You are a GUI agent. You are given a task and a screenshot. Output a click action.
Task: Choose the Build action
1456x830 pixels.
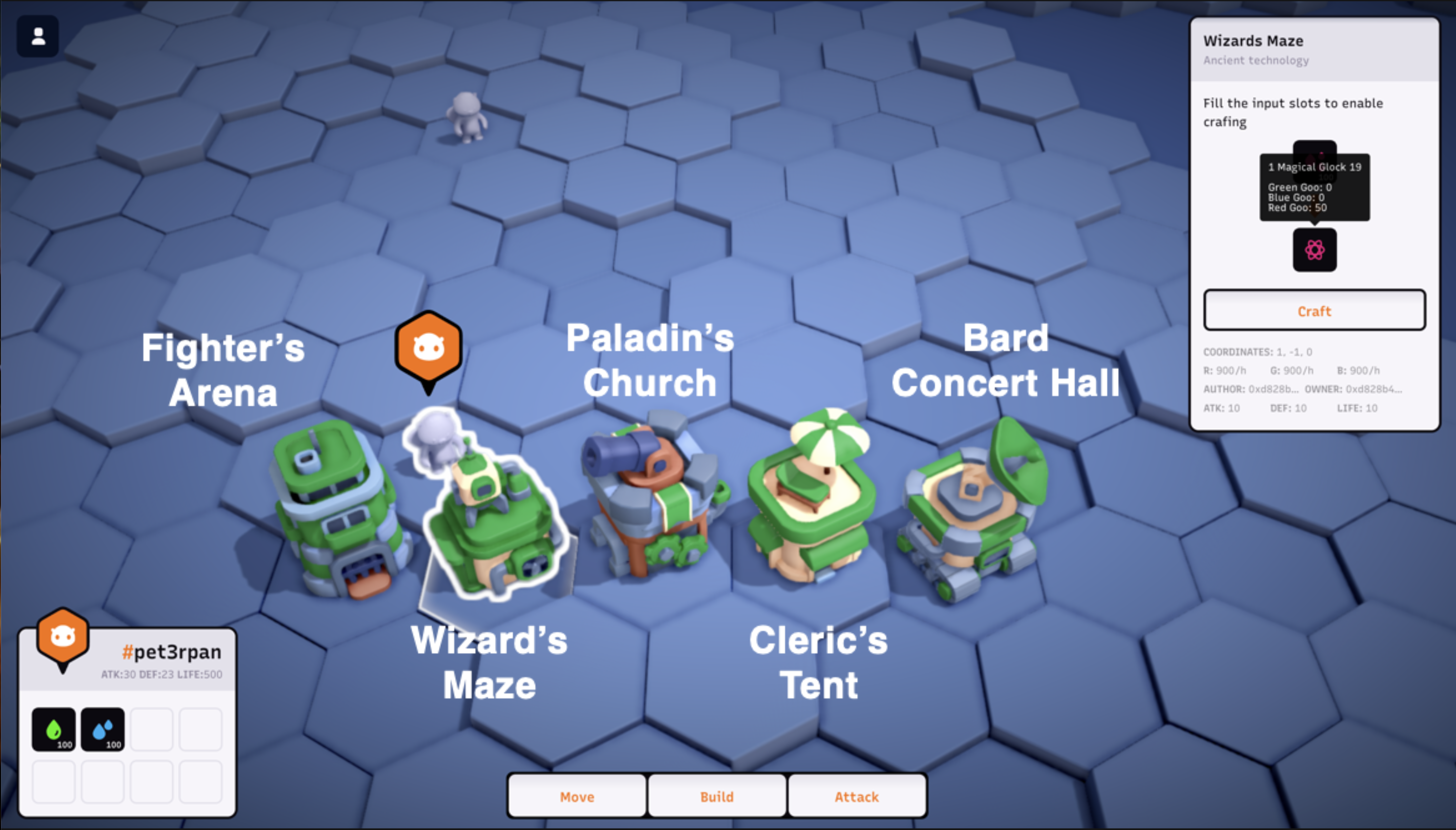[717, 796]
